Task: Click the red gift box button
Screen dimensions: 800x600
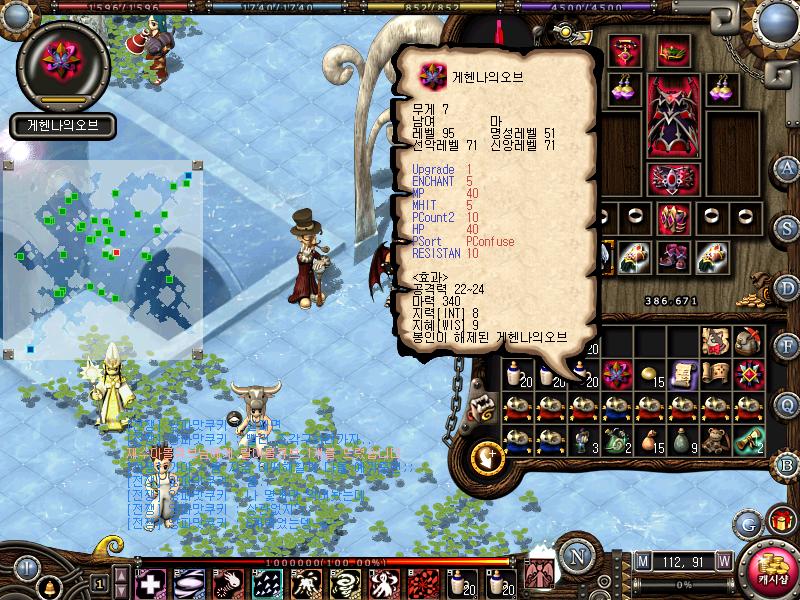Action: pos(781,520)
